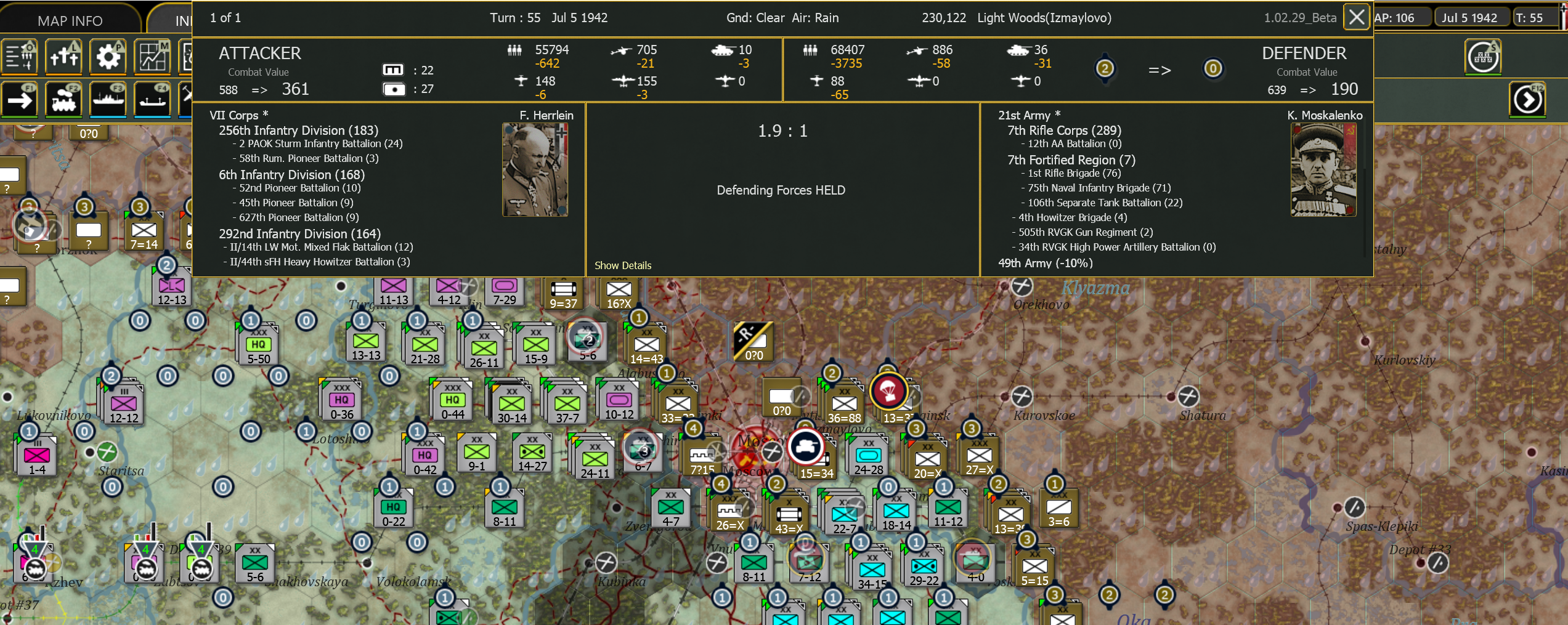Close the combat resolution popup
Screen dimensions: 1568x625
coord(1355,17)
